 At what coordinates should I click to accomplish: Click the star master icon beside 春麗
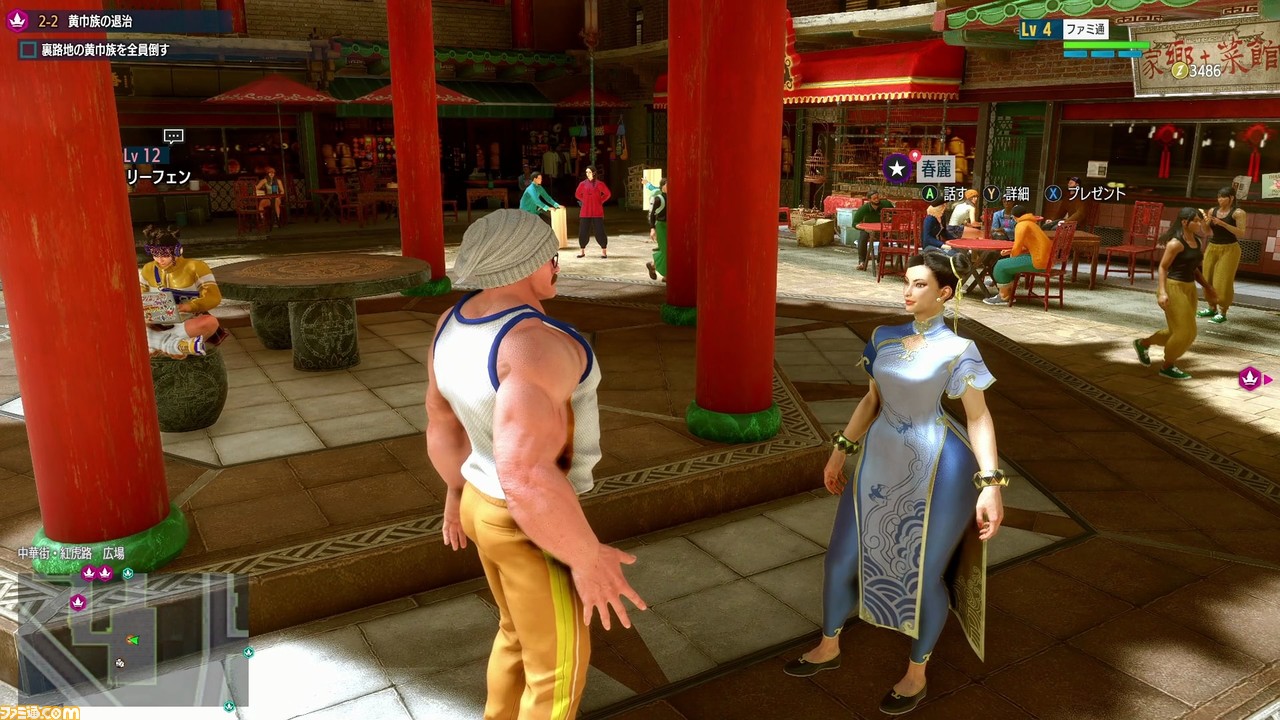pos(897,168)
